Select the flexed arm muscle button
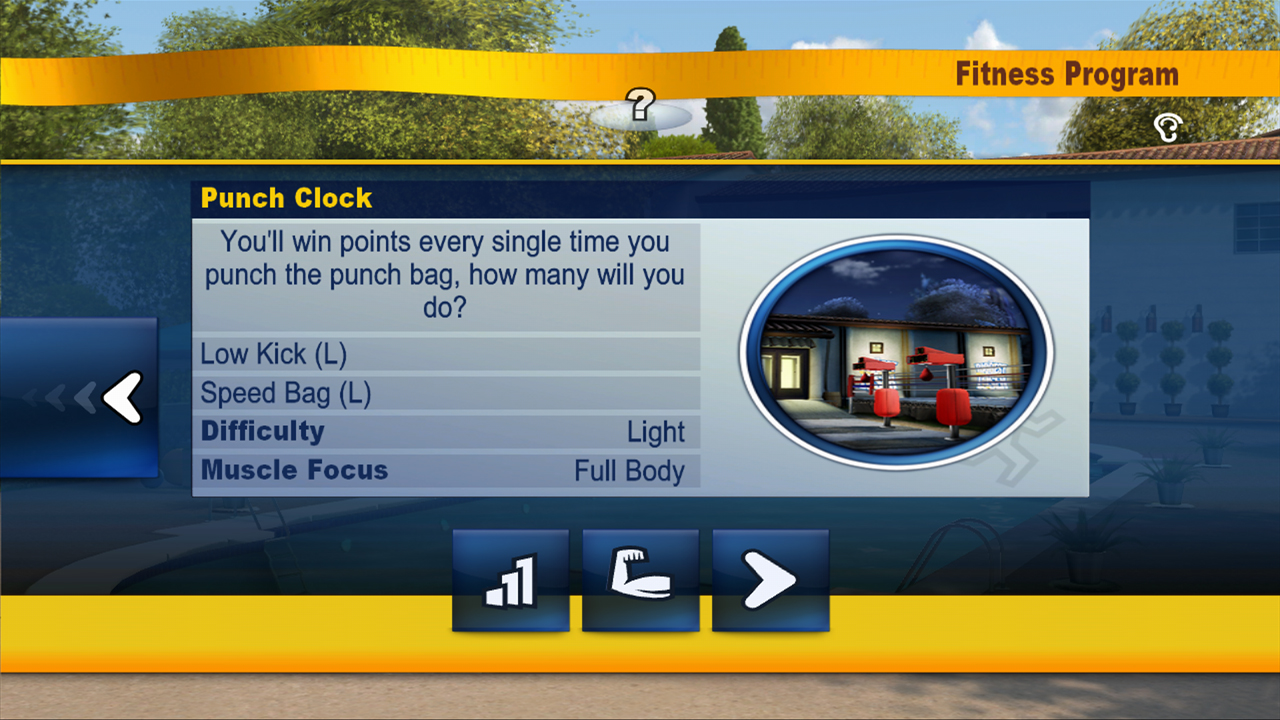This screenshot has height=720, width=1280. point(640,580)
